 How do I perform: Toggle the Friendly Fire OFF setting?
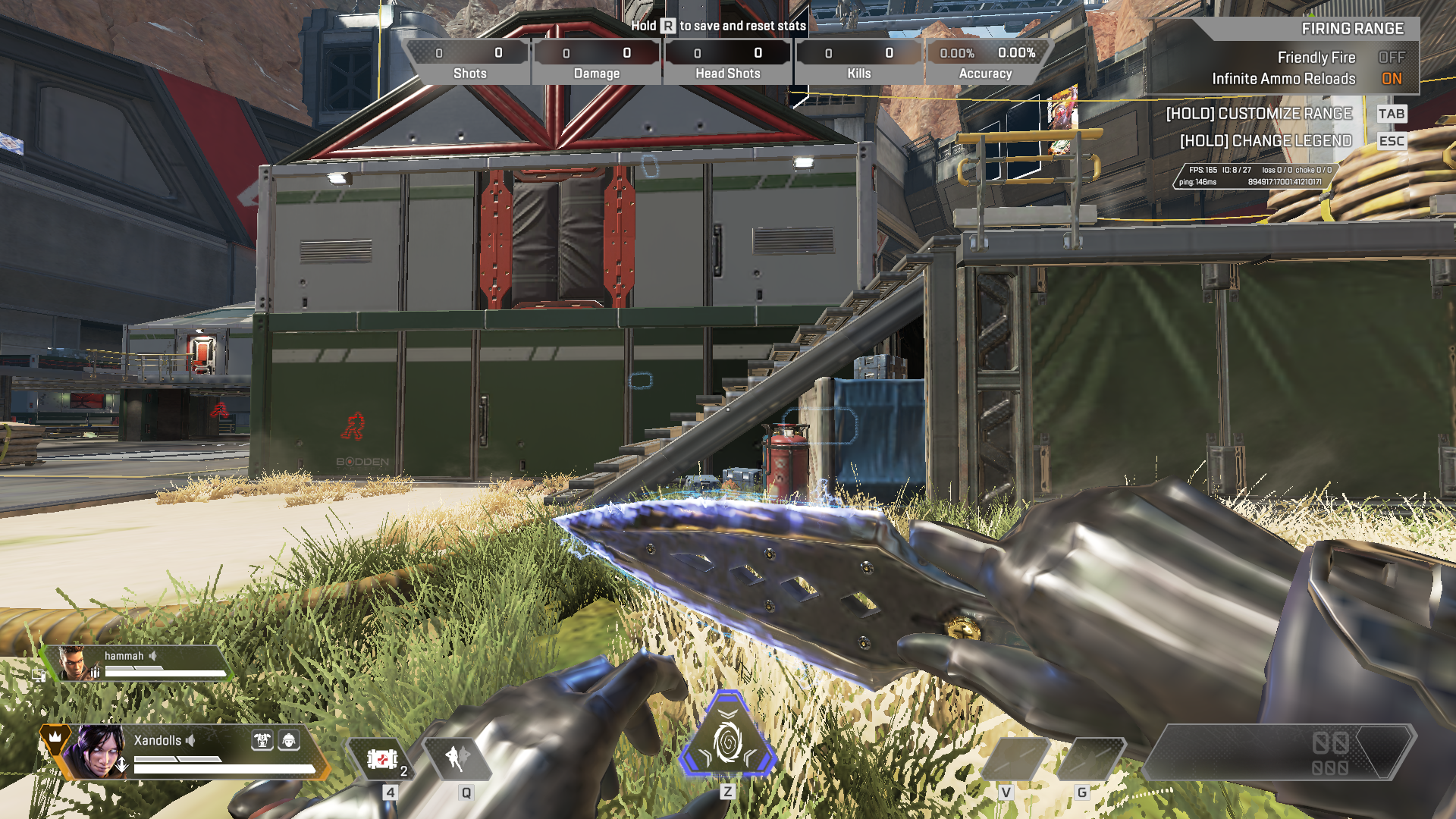1391,58
